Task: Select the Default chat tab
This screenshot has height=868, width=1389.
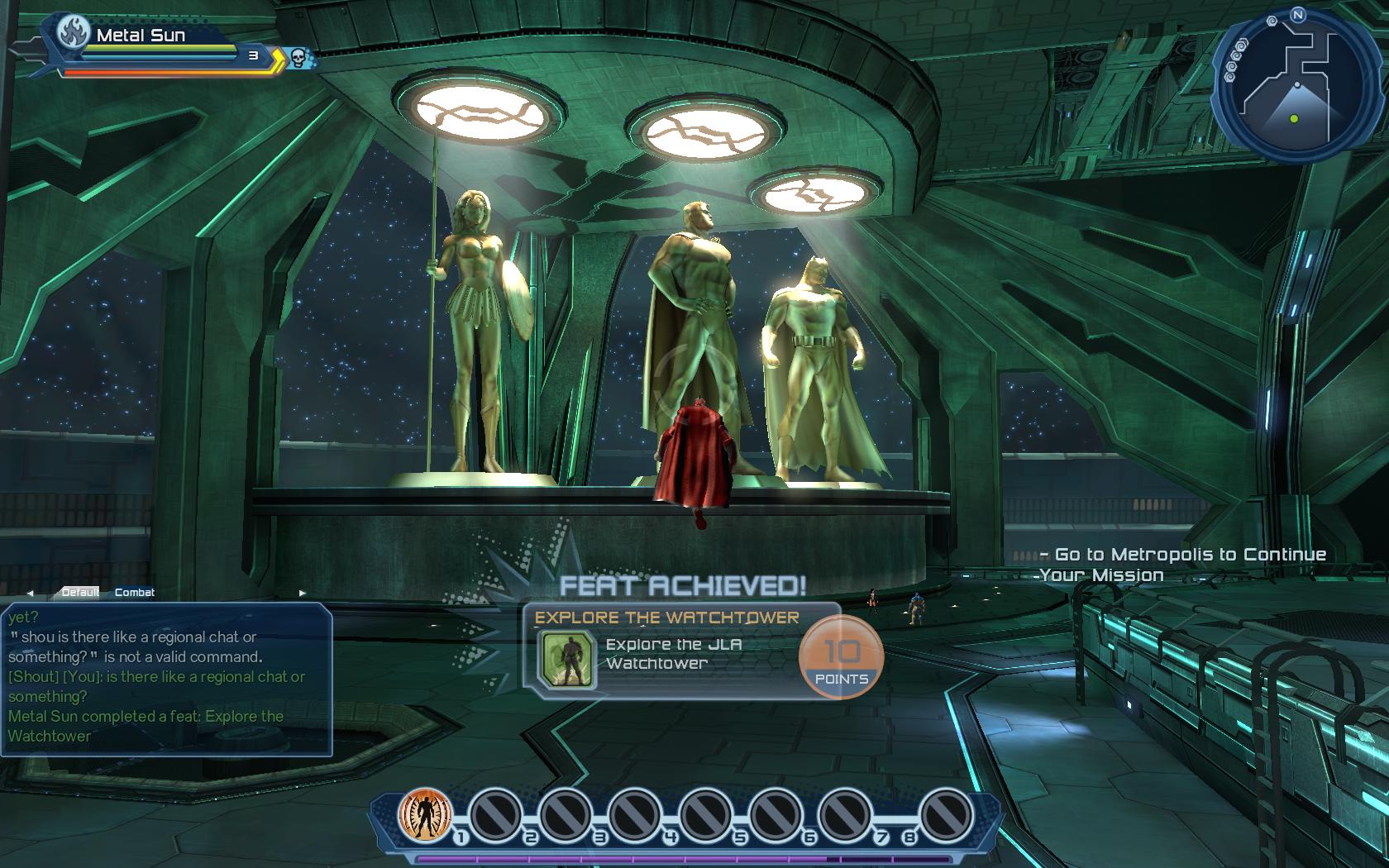Action: point(80,593)
